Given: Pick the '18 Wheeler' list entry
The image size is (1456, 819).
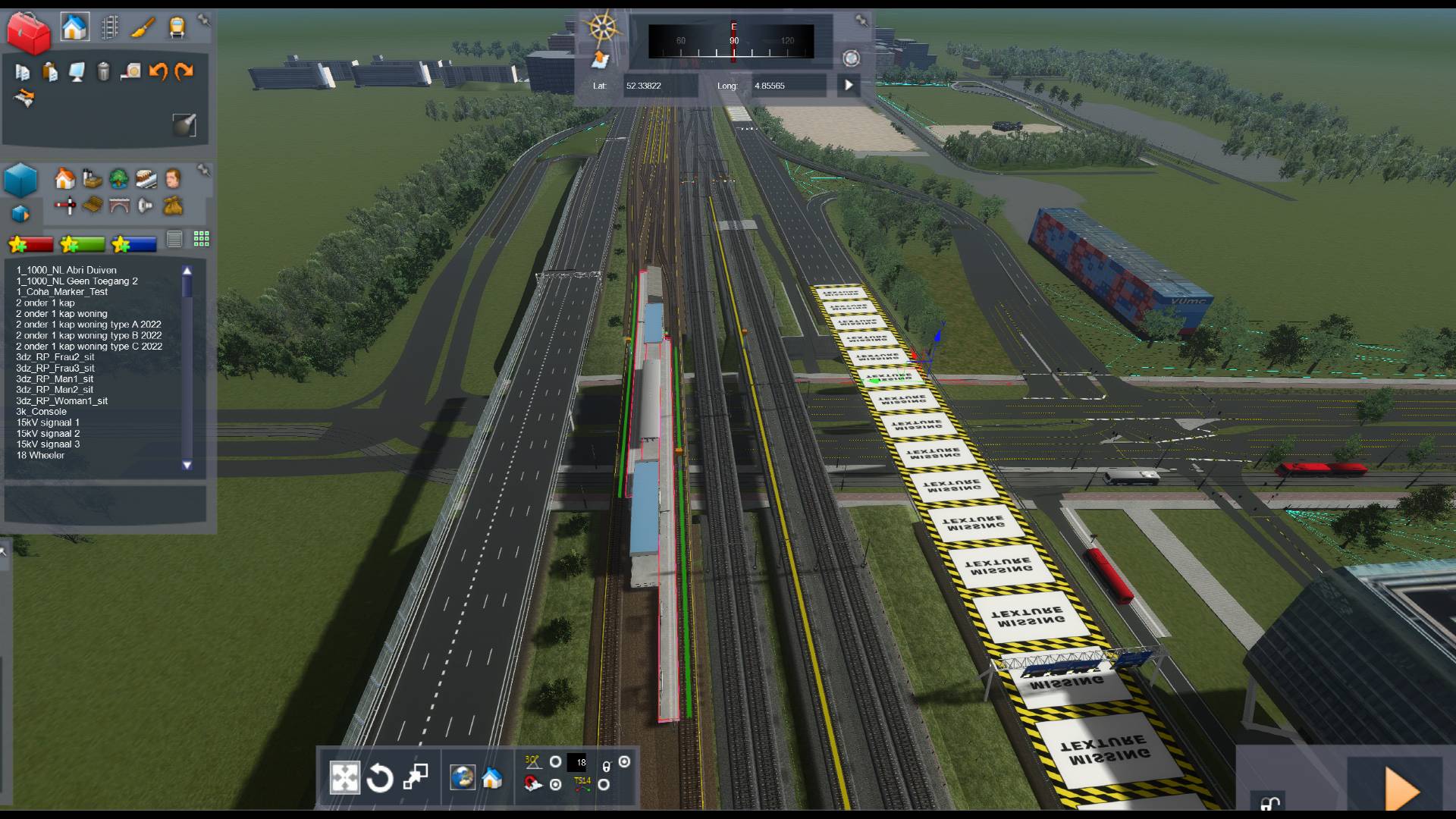Looking at the screenshot, I should (40, 455).
